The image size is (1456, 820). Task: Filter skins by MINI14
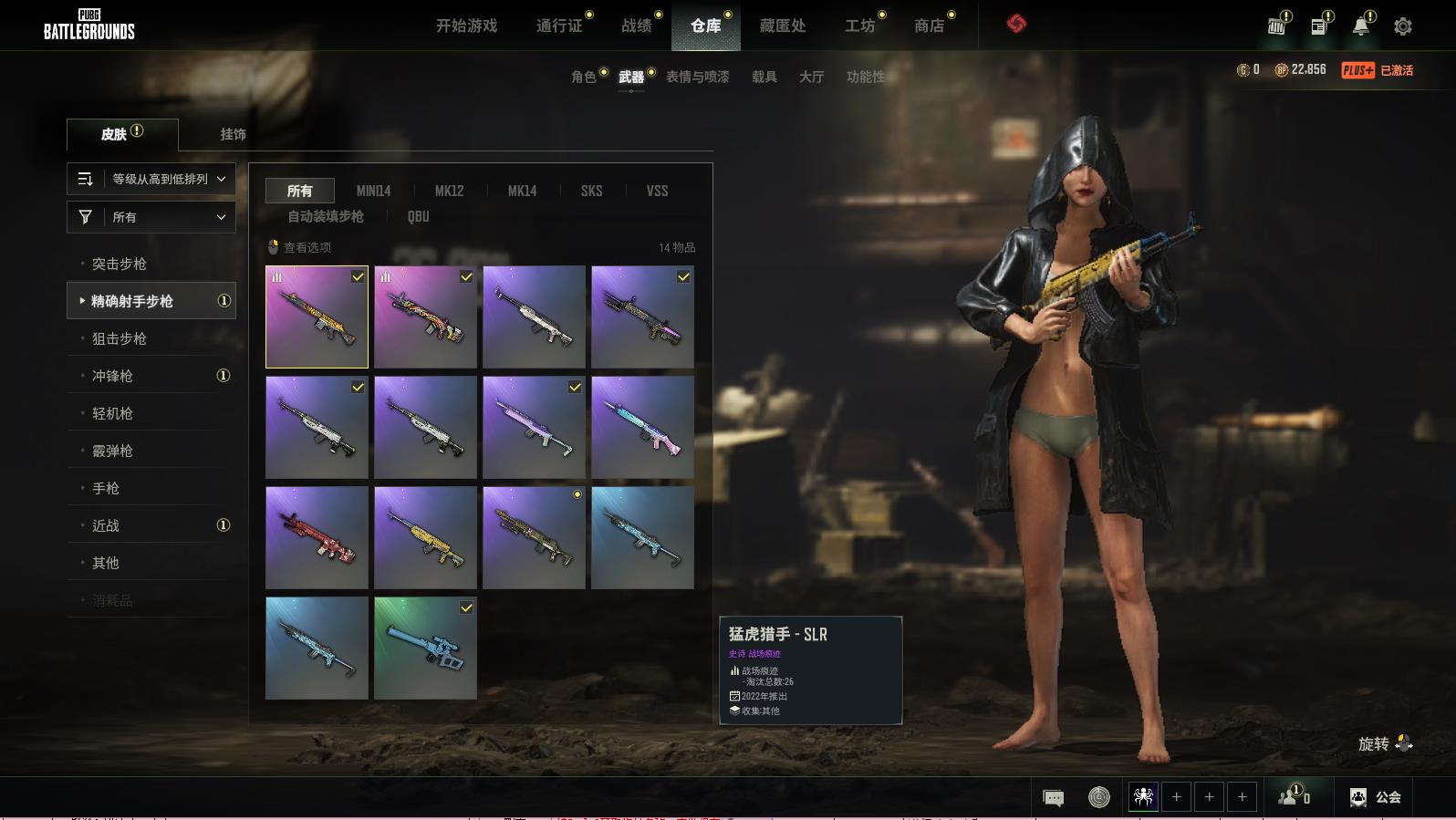(373, 191)
